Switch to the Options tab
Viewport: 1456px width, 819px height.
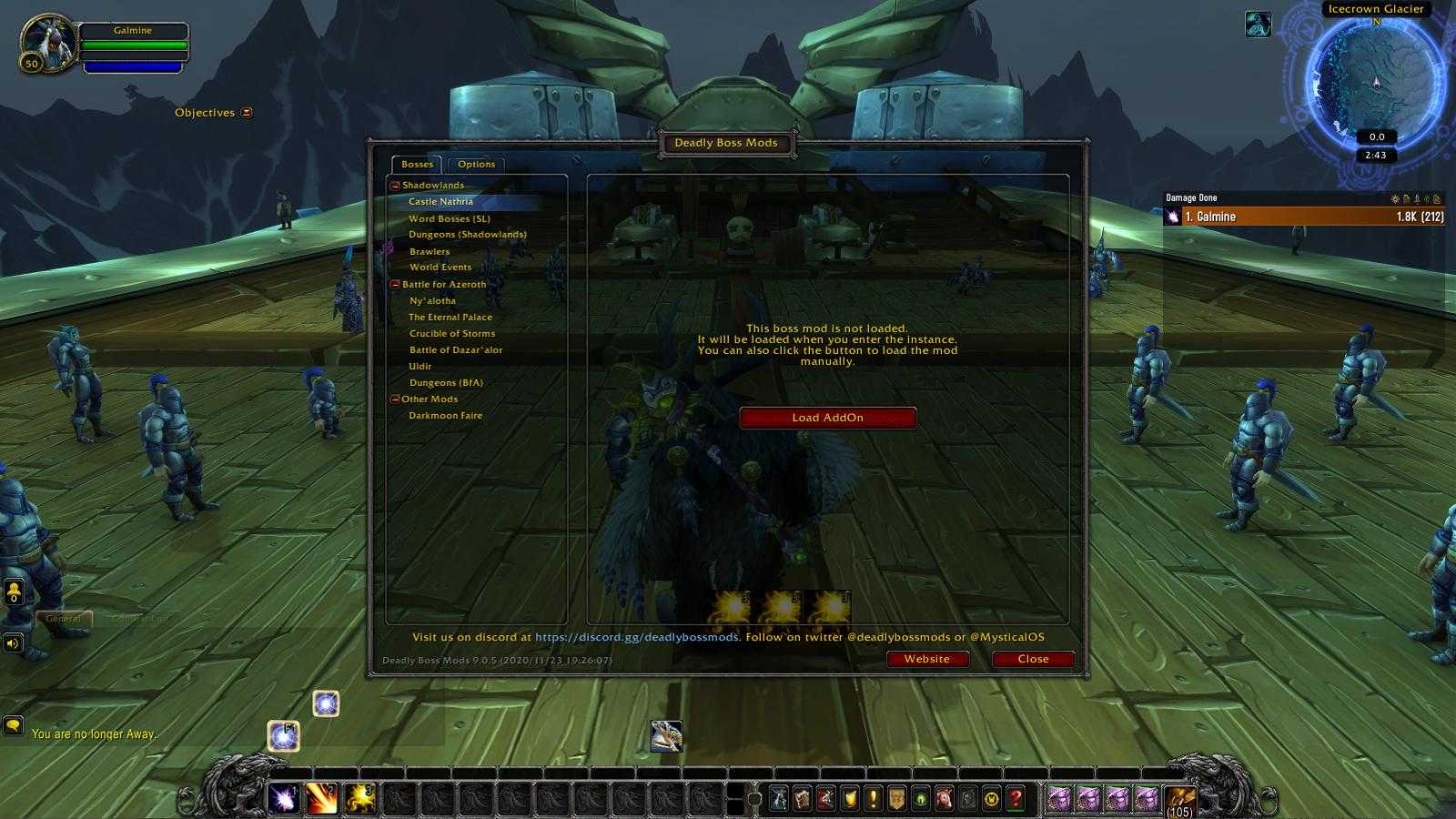click(476, 165)
